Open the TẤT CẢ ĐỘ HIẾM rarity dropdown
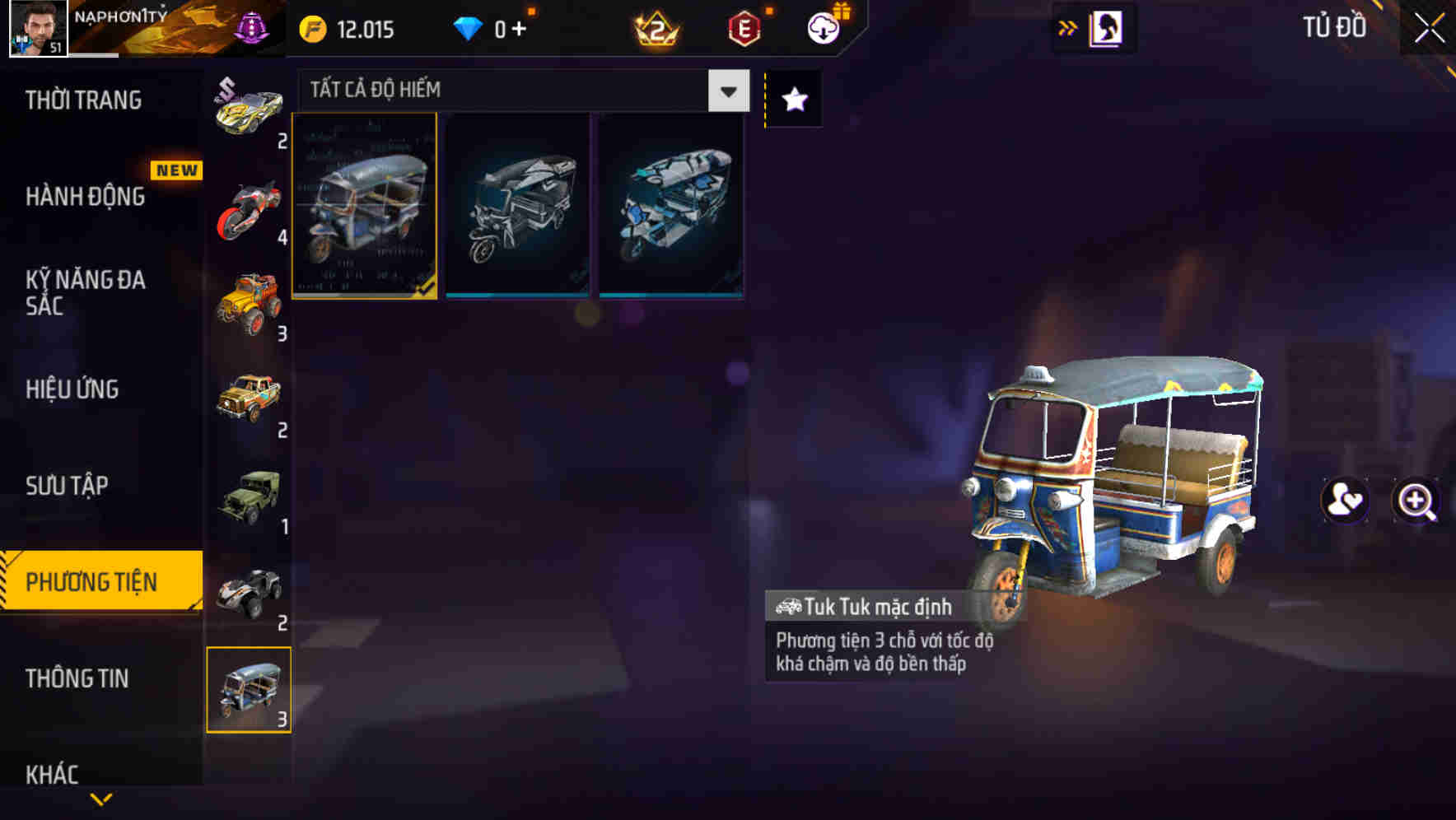The image size is (1456, 820). coord(519,91)
